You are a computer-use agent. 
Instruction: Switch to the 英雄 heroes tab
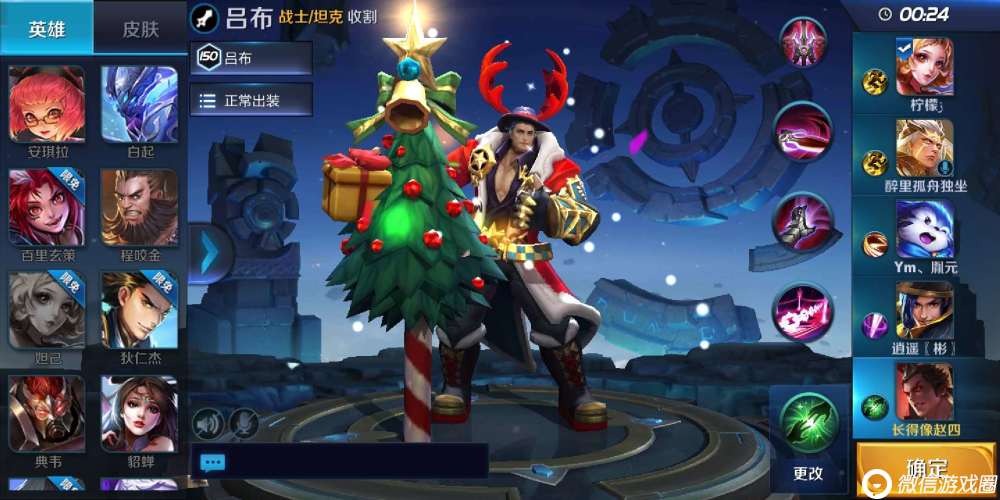pyautogui.click(x=46, y=28)
